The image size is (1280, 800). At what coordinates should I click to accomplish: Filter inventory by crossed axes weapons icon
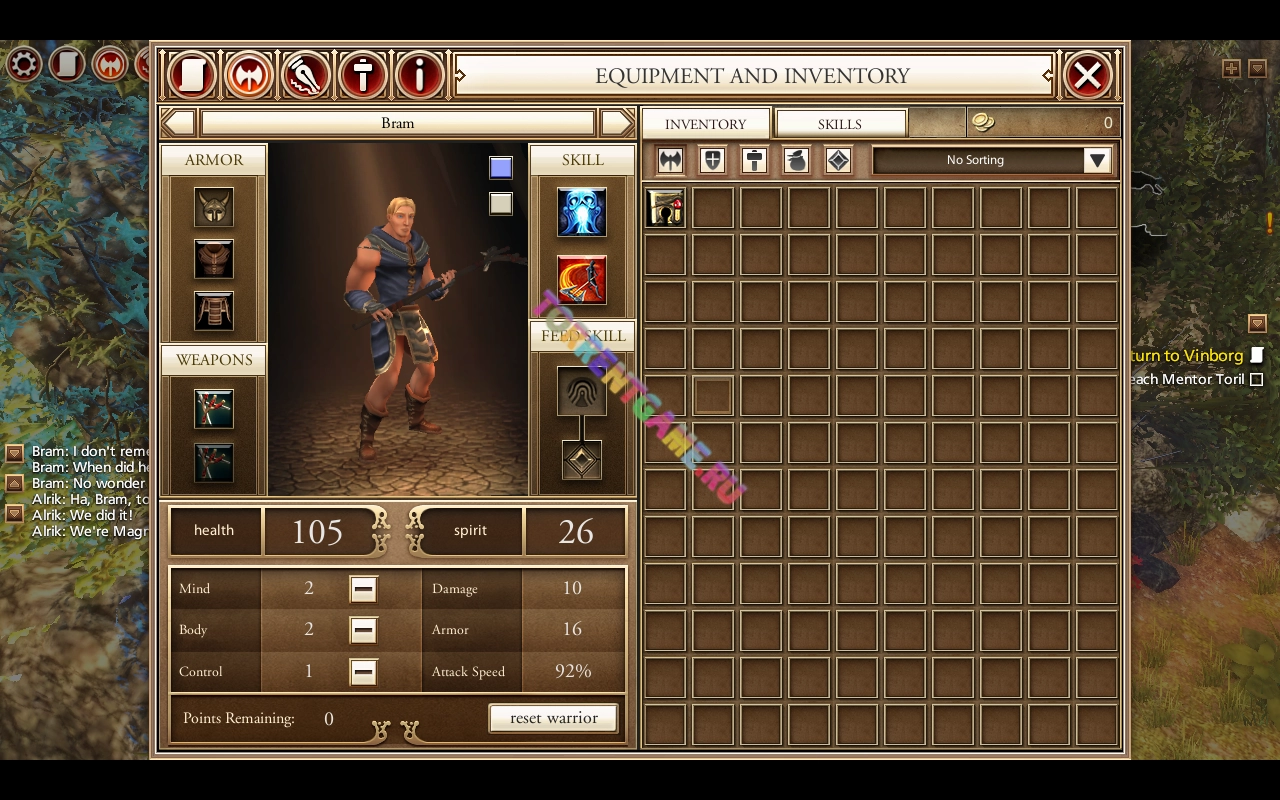[x=670, y=160]
